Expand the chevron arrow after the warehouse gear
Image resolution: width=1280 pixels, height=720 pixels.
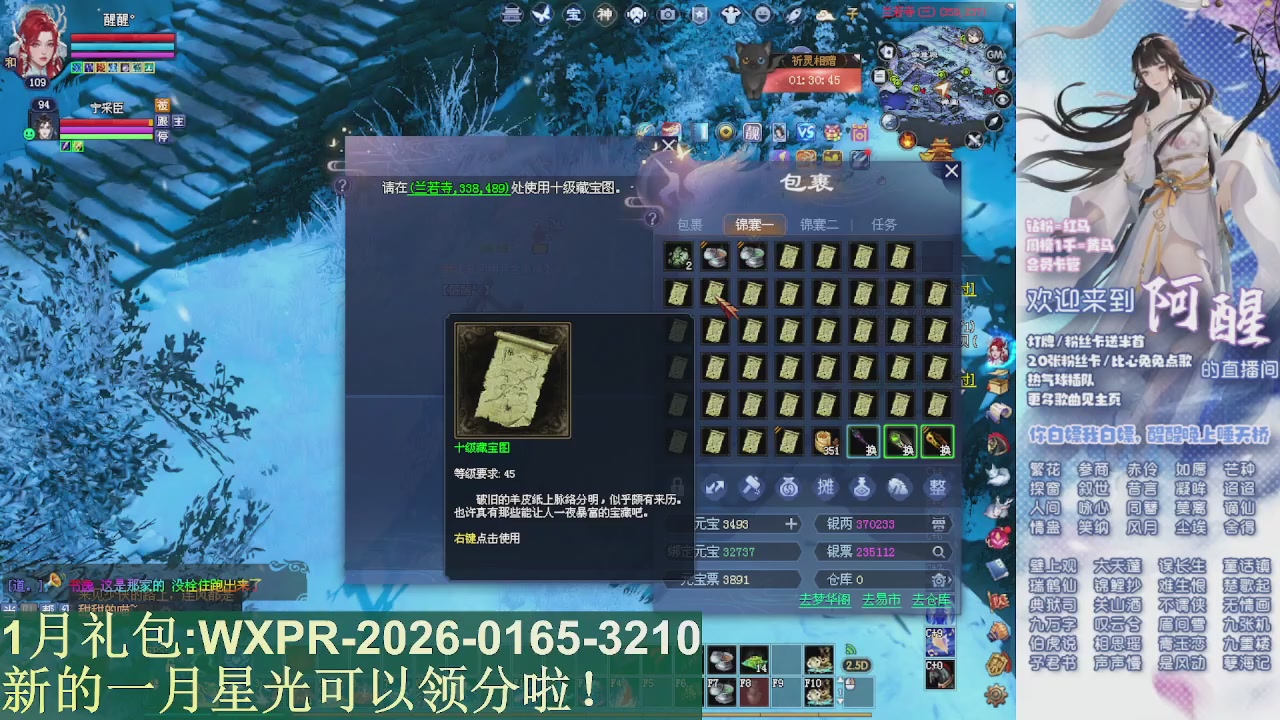pyautogui.click(x=952, y=580)
